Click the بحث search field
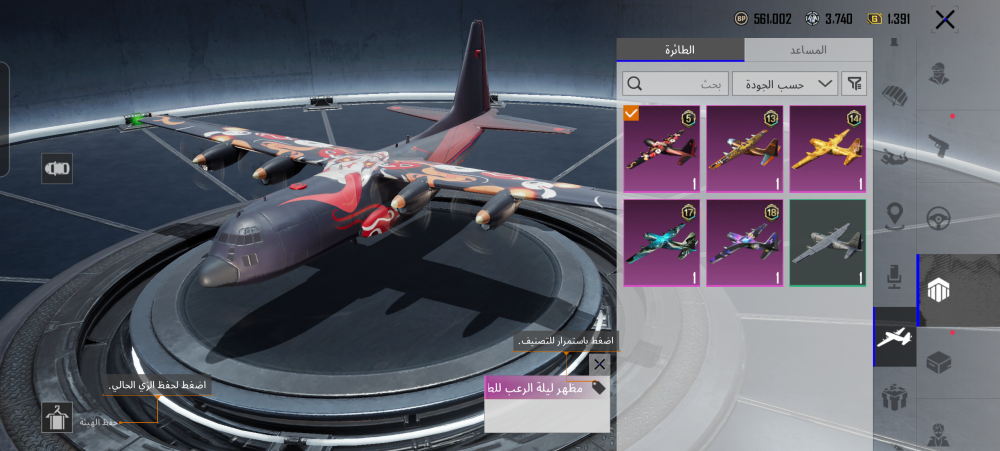1000x451 pixels. pos(675,84)
